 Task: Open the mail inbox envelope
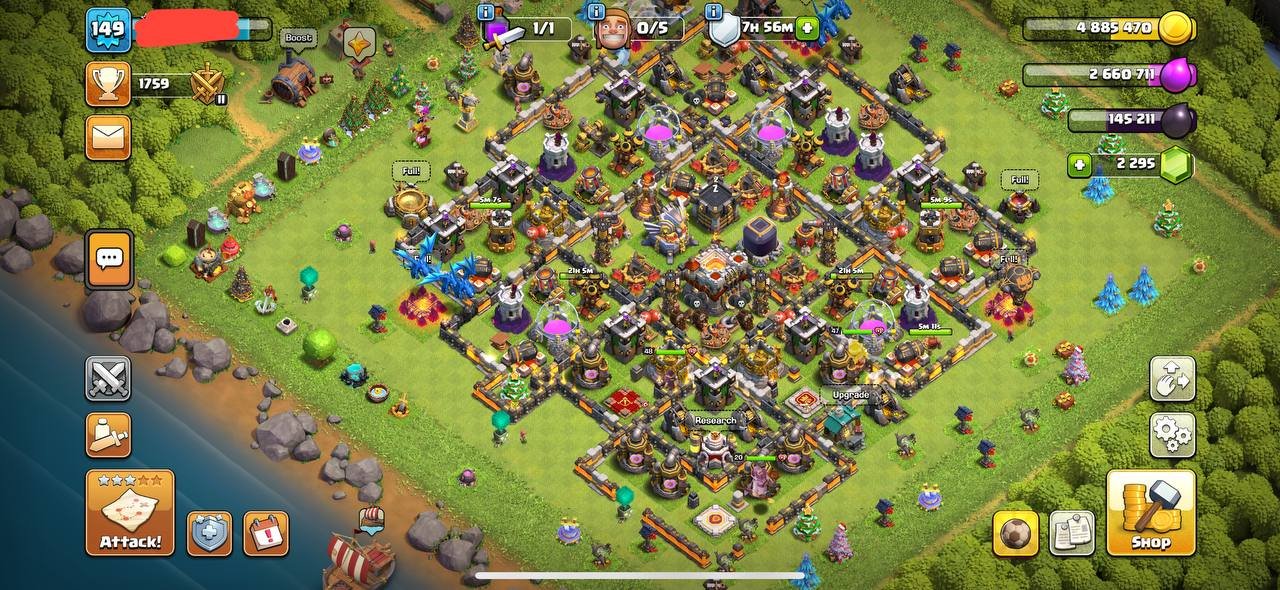108,137
